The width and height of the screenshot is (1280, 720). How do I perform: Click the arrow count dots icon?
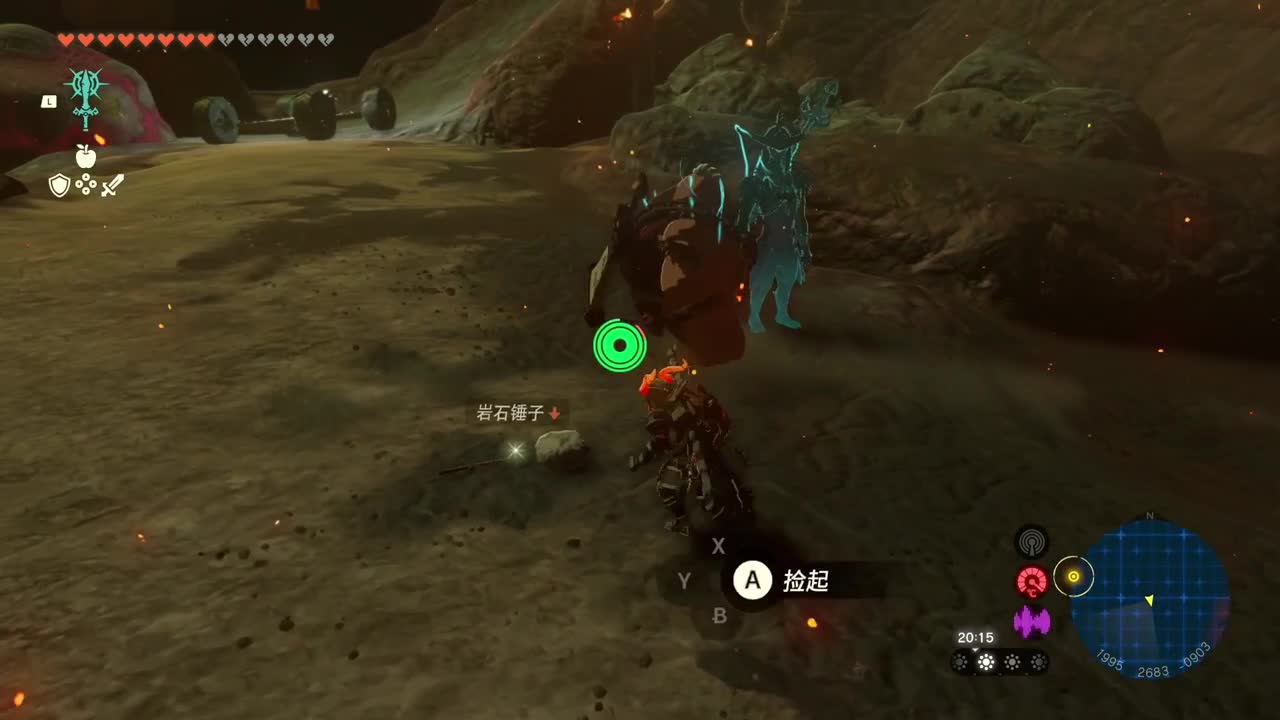pos(86,183)
